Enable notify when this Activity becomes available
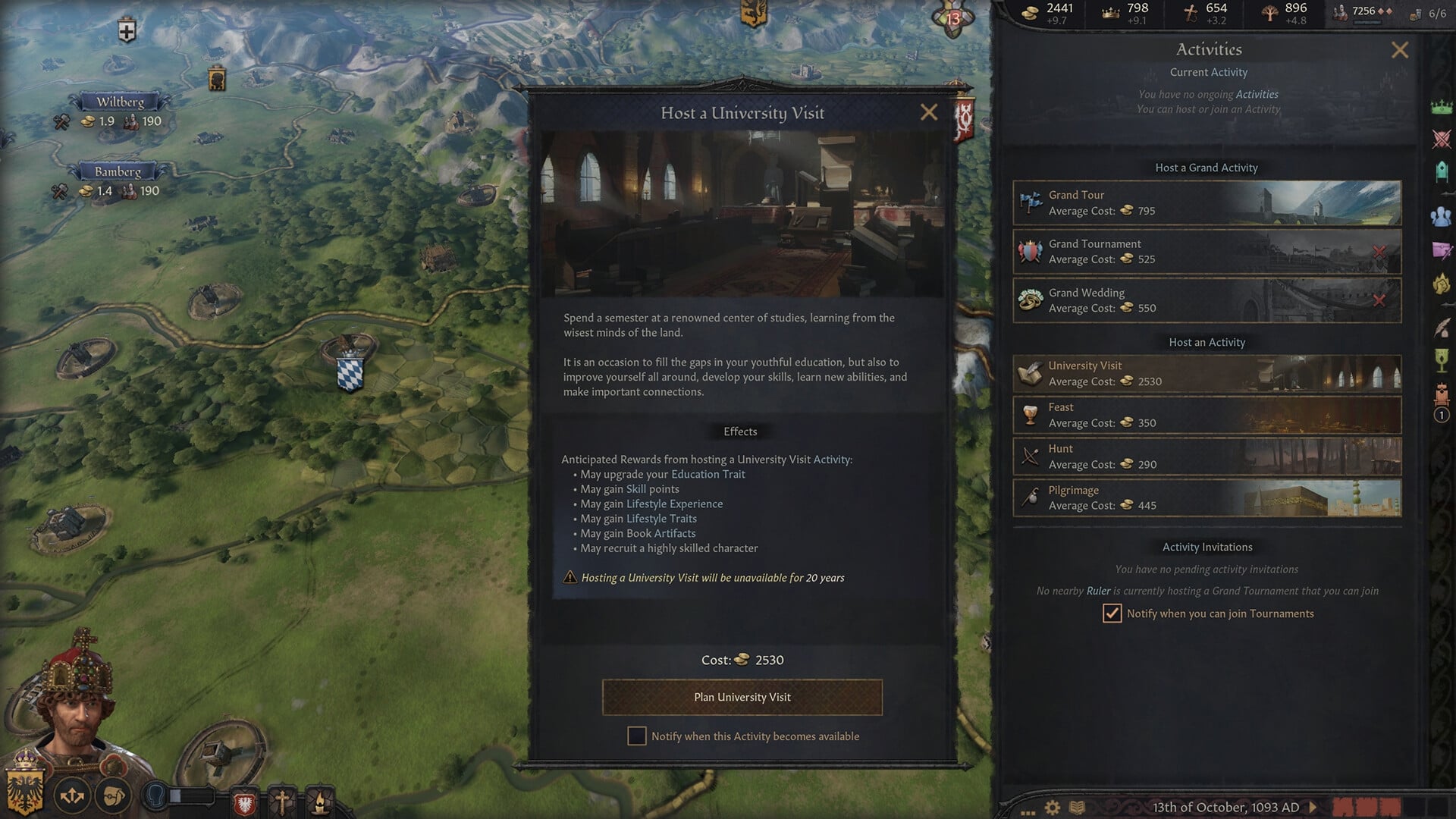The width and height of the screenshot is (1456, 819). (637, 736)
